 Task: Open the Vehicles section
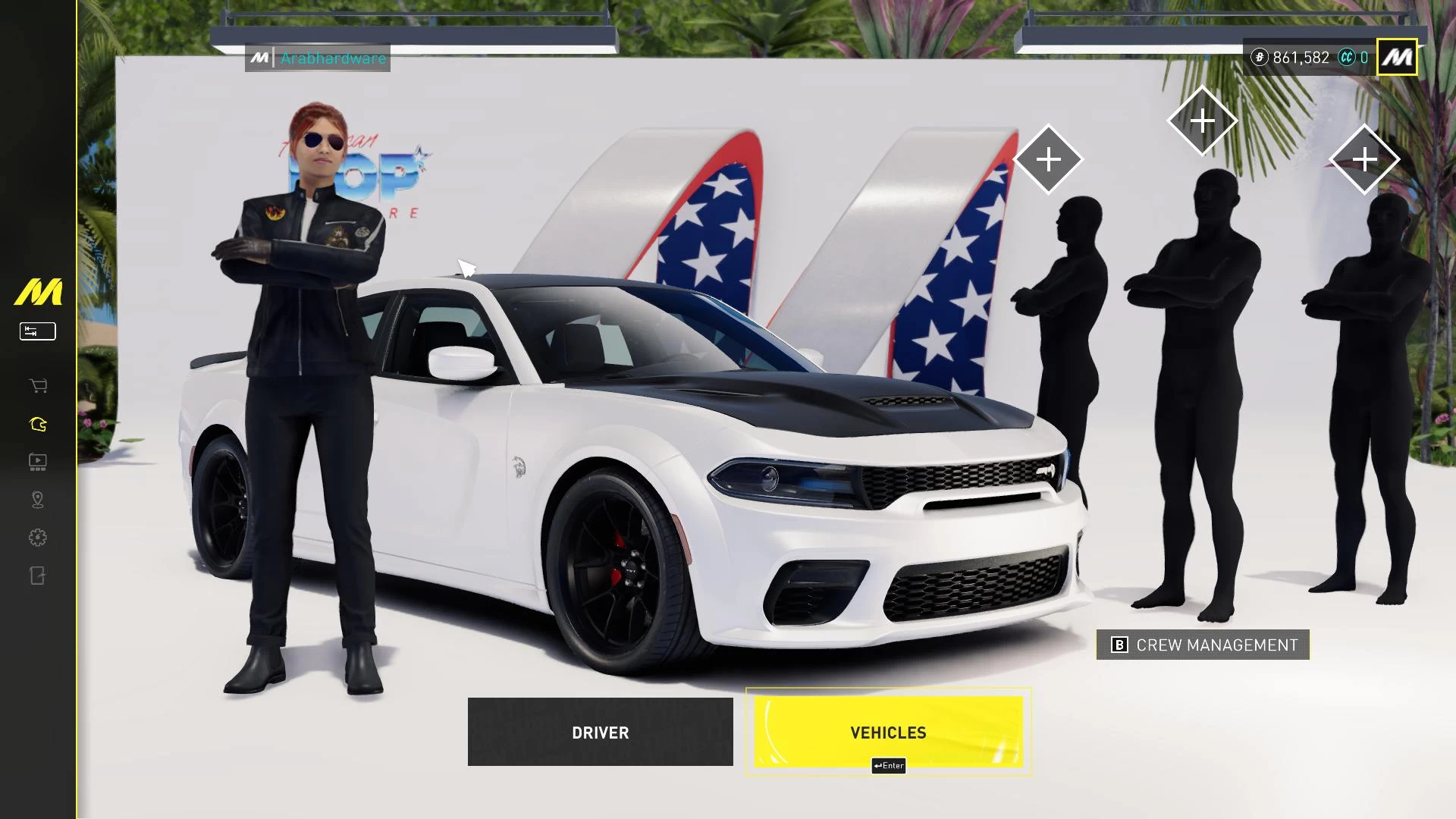click(888, 732)
